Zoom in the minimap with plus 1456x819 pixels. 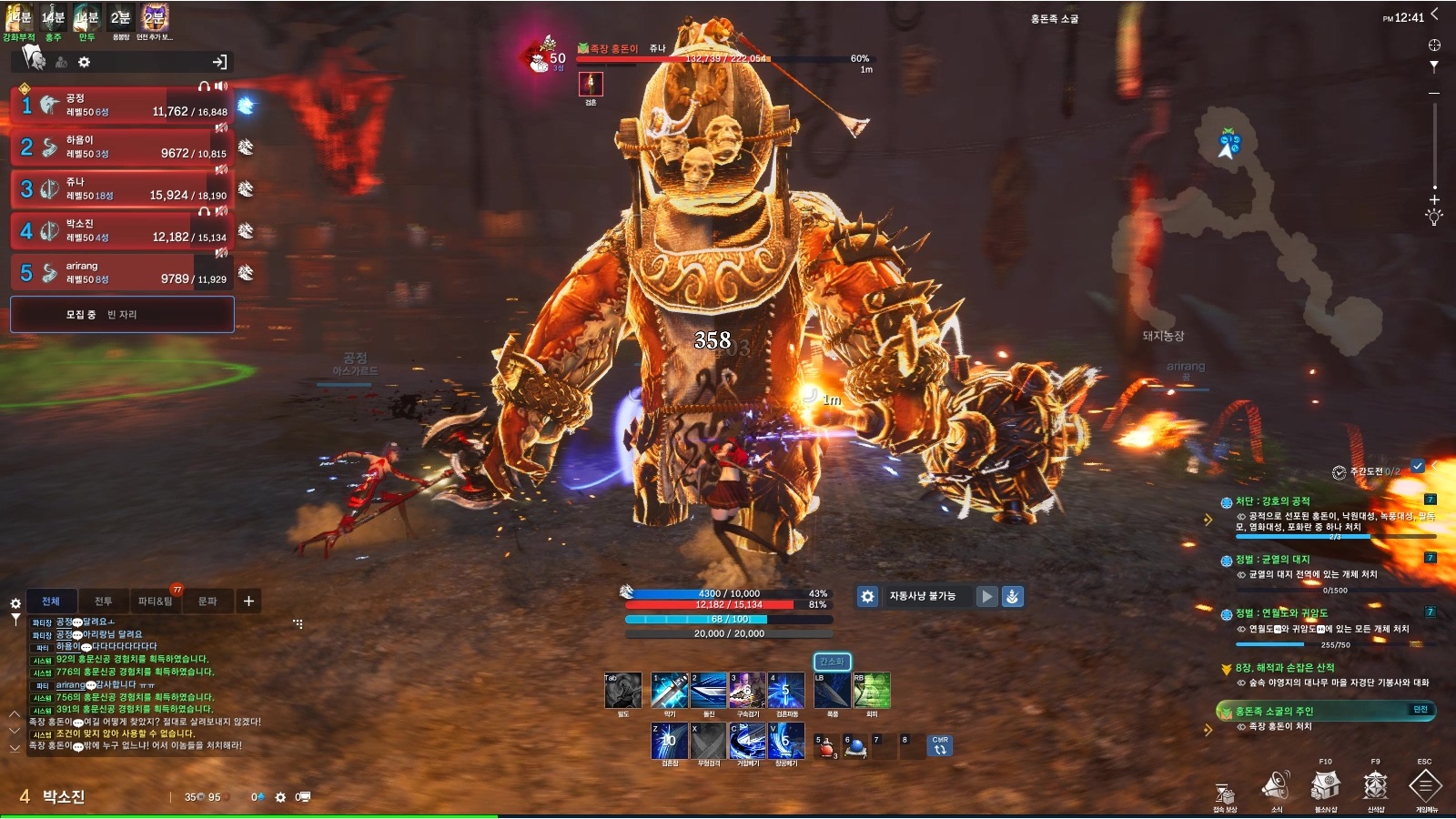click(x=1434, y=199)
